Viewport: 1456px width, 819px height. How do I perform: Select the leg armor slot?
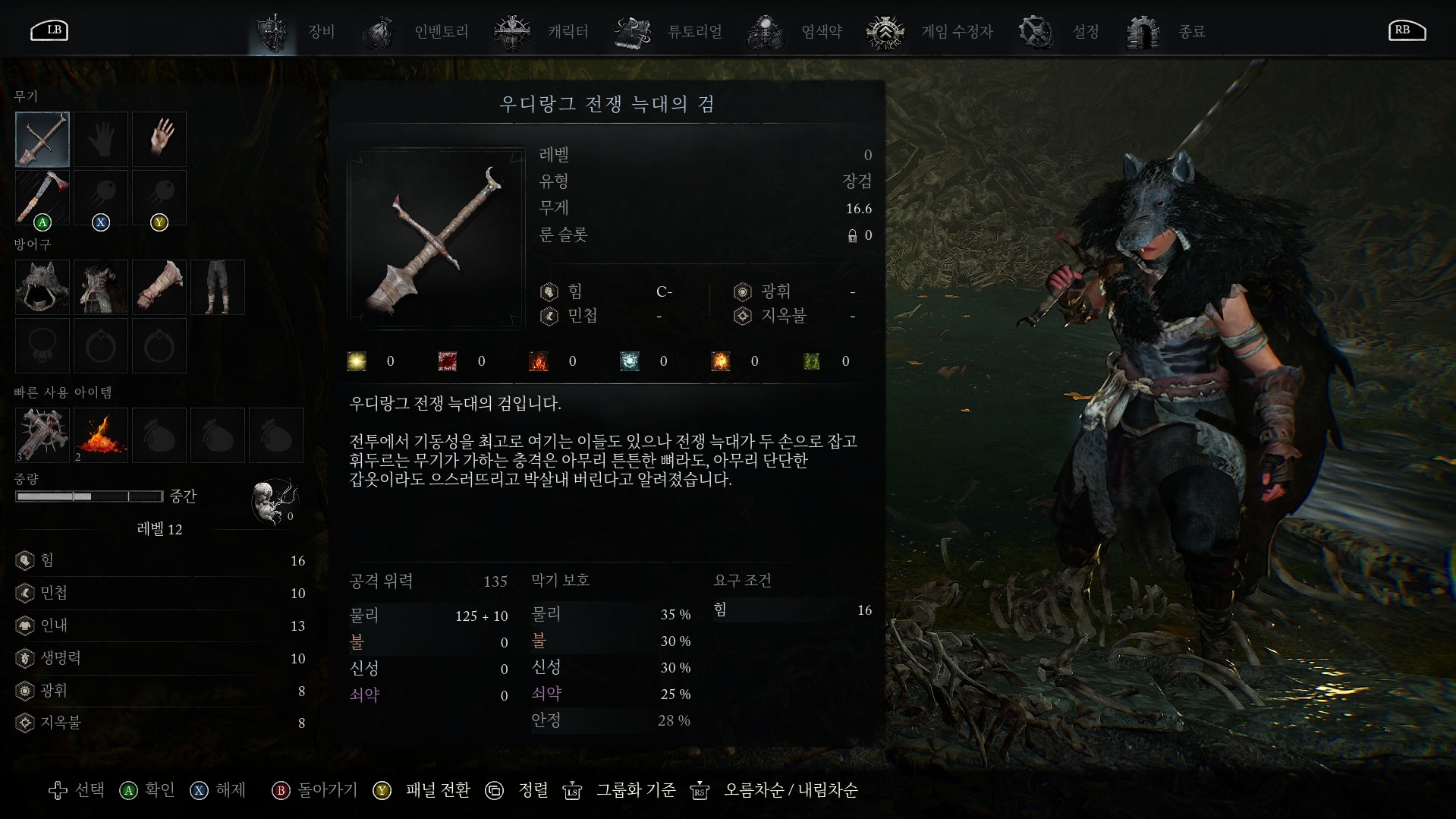tap(218, 287)
